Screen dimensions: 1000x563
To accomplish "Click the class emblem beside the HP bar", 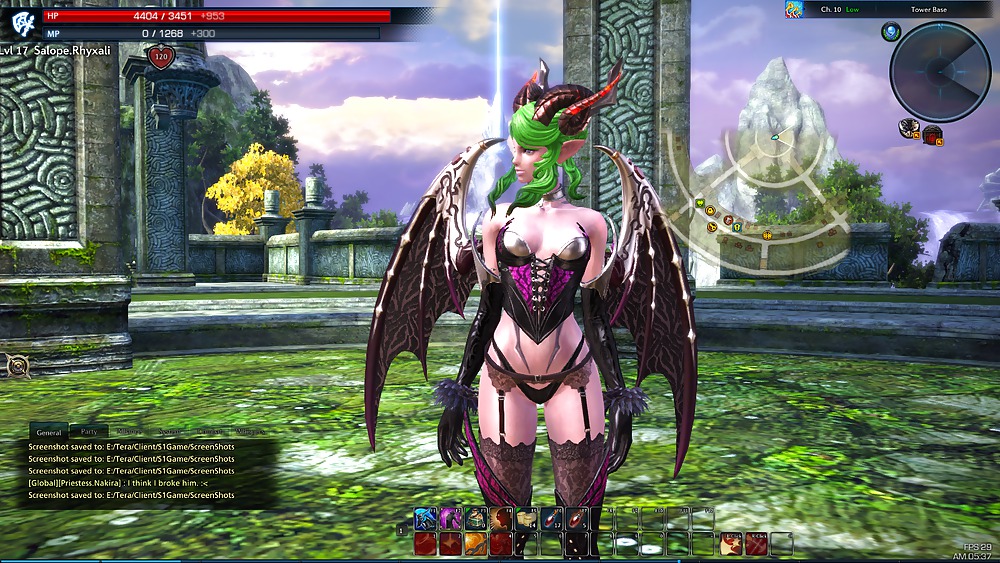I will click(x=22, y=24).
